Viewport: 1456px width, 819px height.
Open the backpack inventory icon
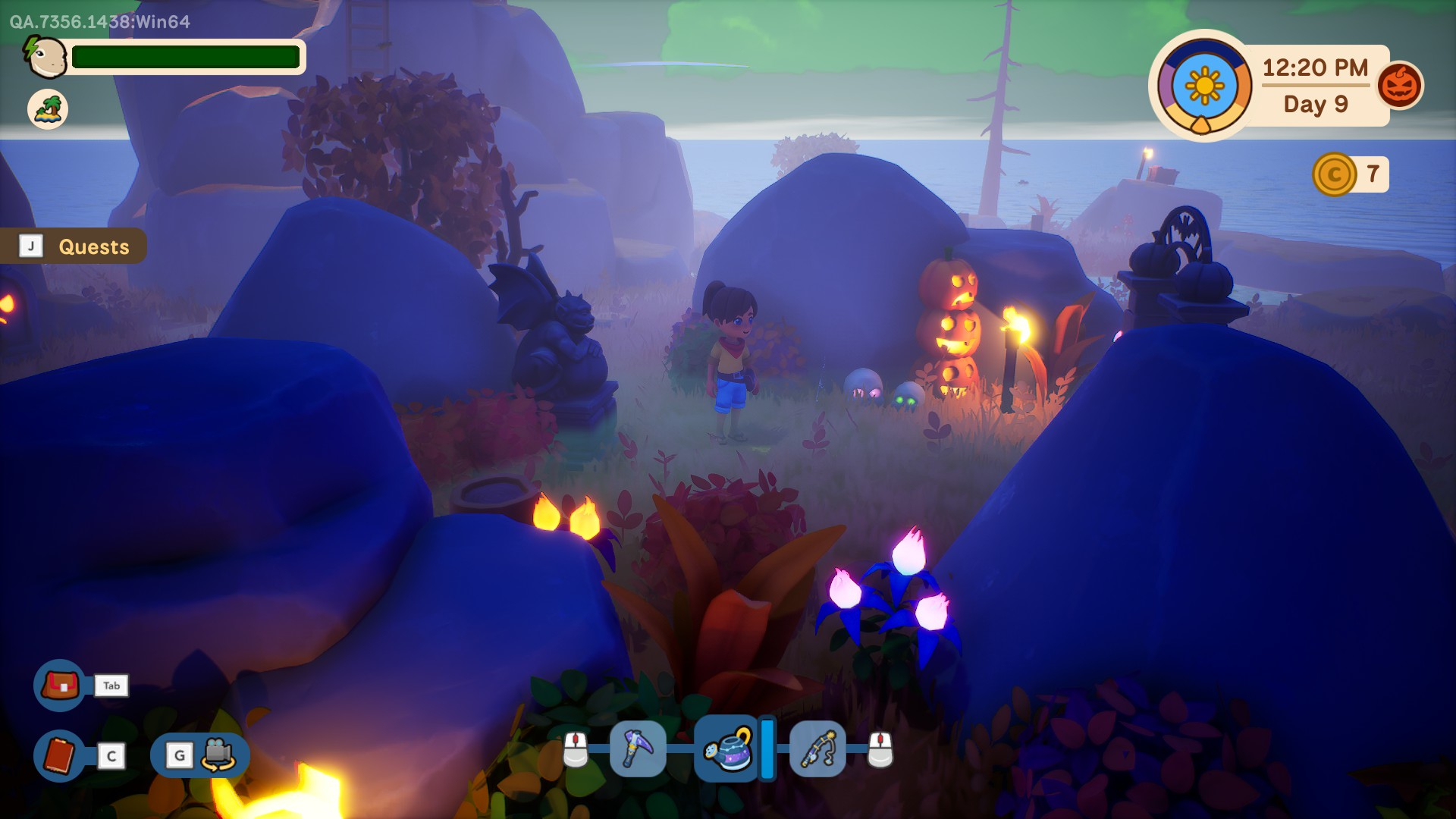pyautogui.click(x=60, y=686)
